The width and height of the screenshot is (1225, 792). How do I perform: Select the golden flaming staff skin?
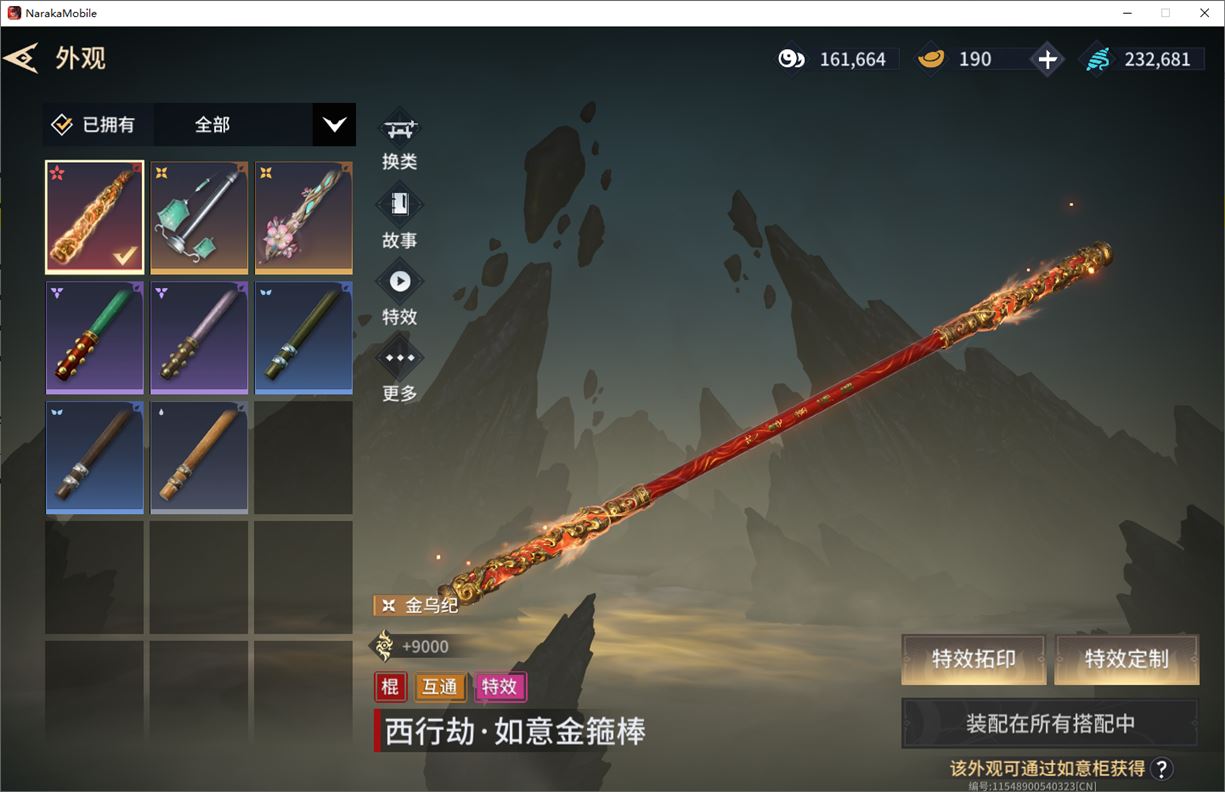95,217
